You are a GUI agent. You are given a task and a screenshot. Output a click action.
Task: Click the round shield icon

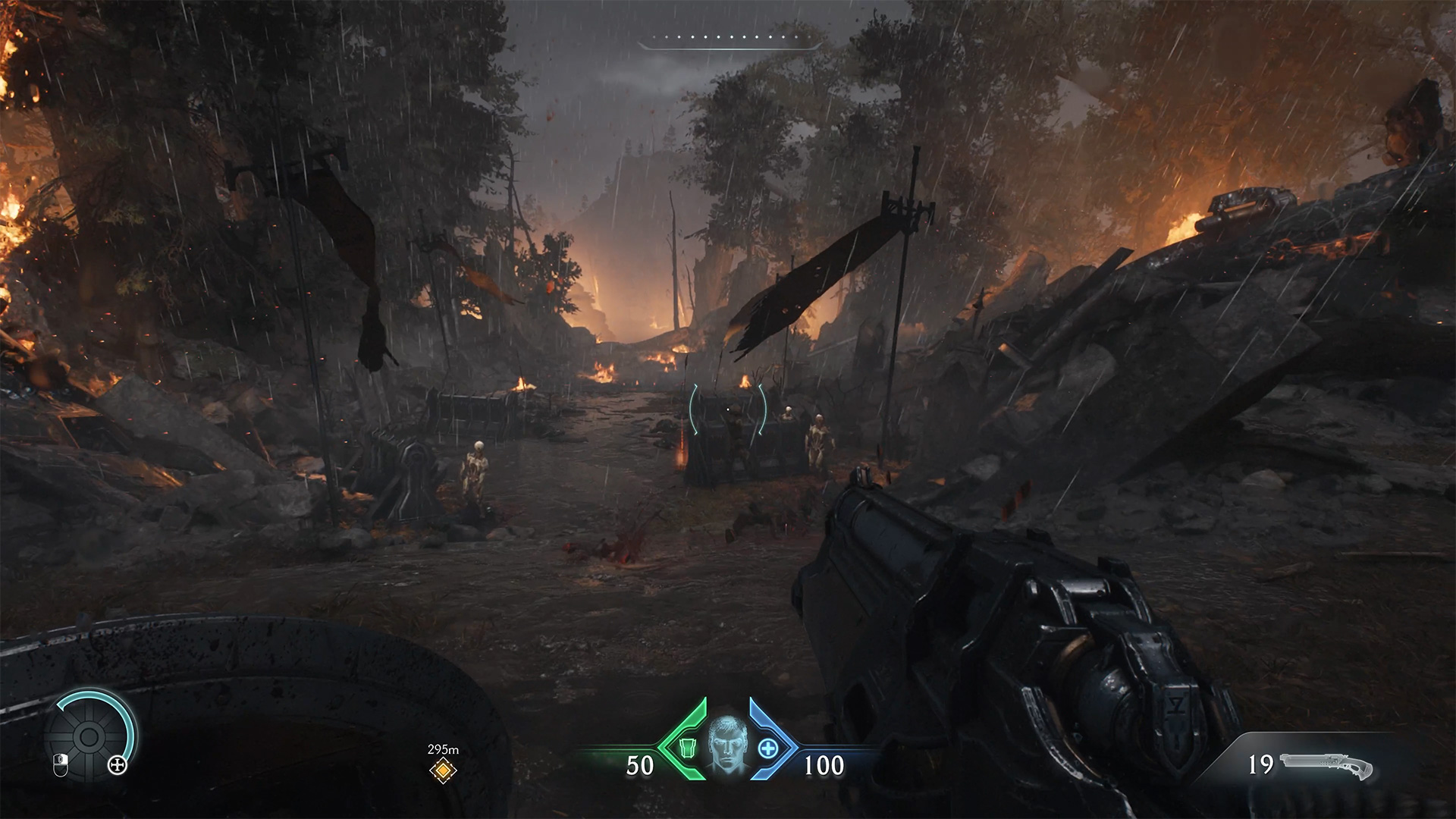pos(88,736)
